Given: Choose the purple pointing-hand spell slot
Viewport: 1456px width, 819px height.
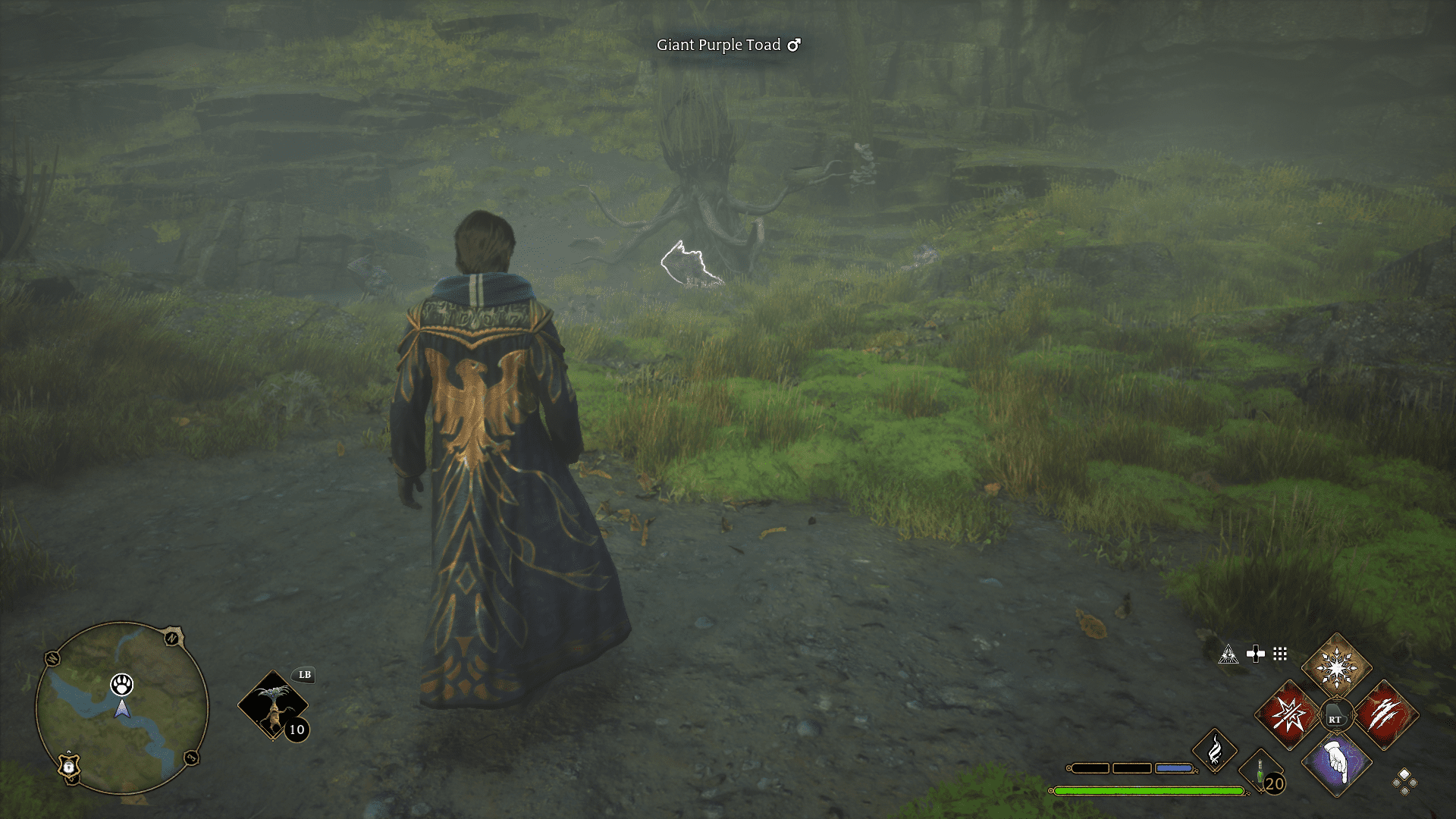Looking at the screenshot, I should 1336,763.
